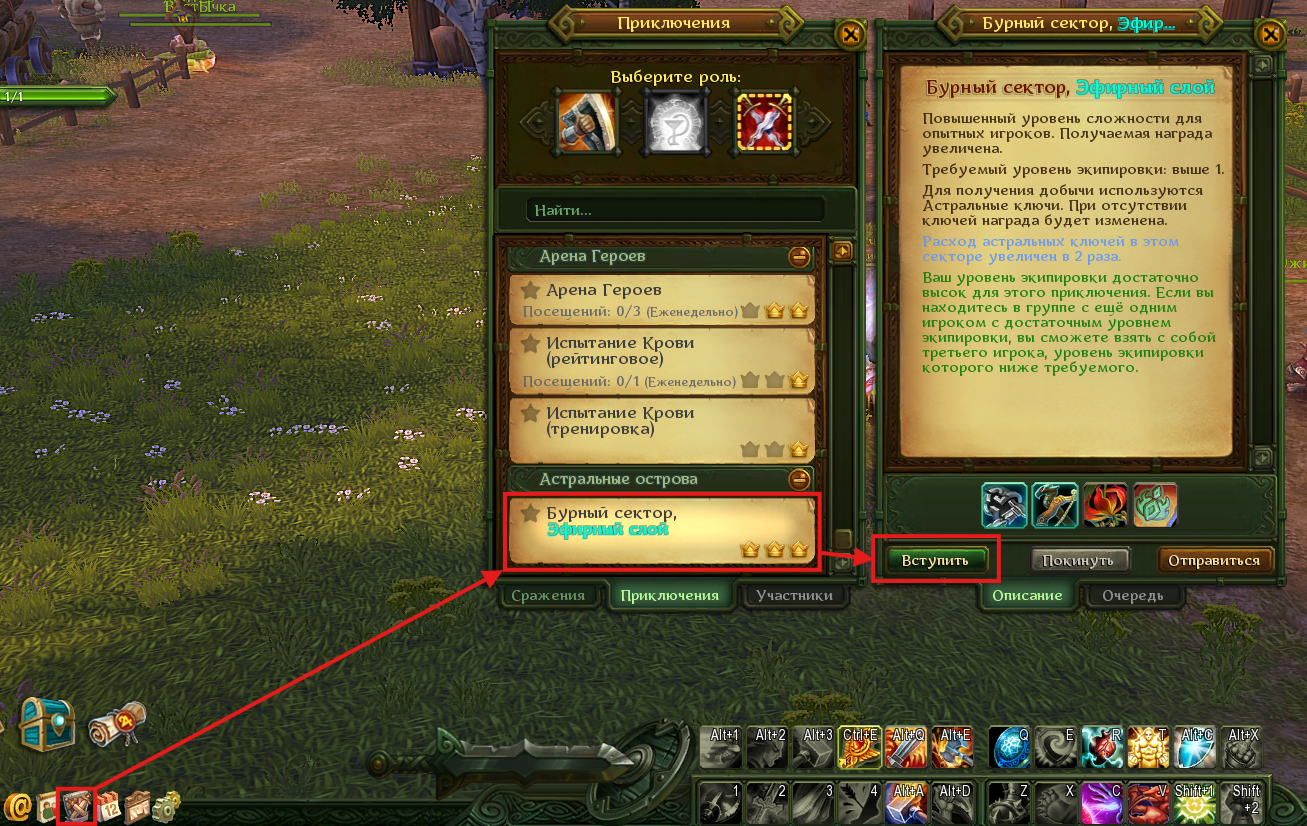Image resolution: width=1307 pixels, height=826 pixels.
Task: Collapse the Арена Героев category
Action: click(799, 257)
